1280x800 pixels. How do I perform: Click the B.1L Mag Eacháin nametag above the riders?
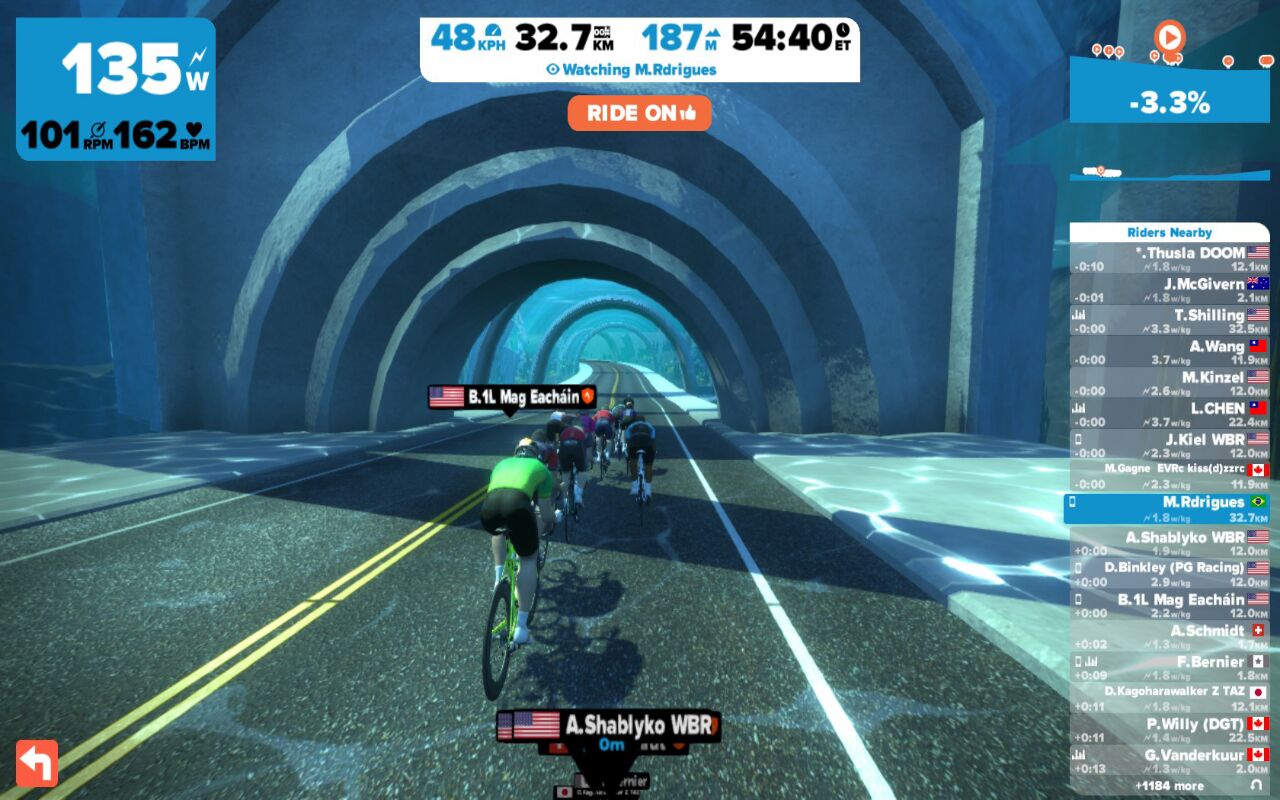tap(513, 398)
